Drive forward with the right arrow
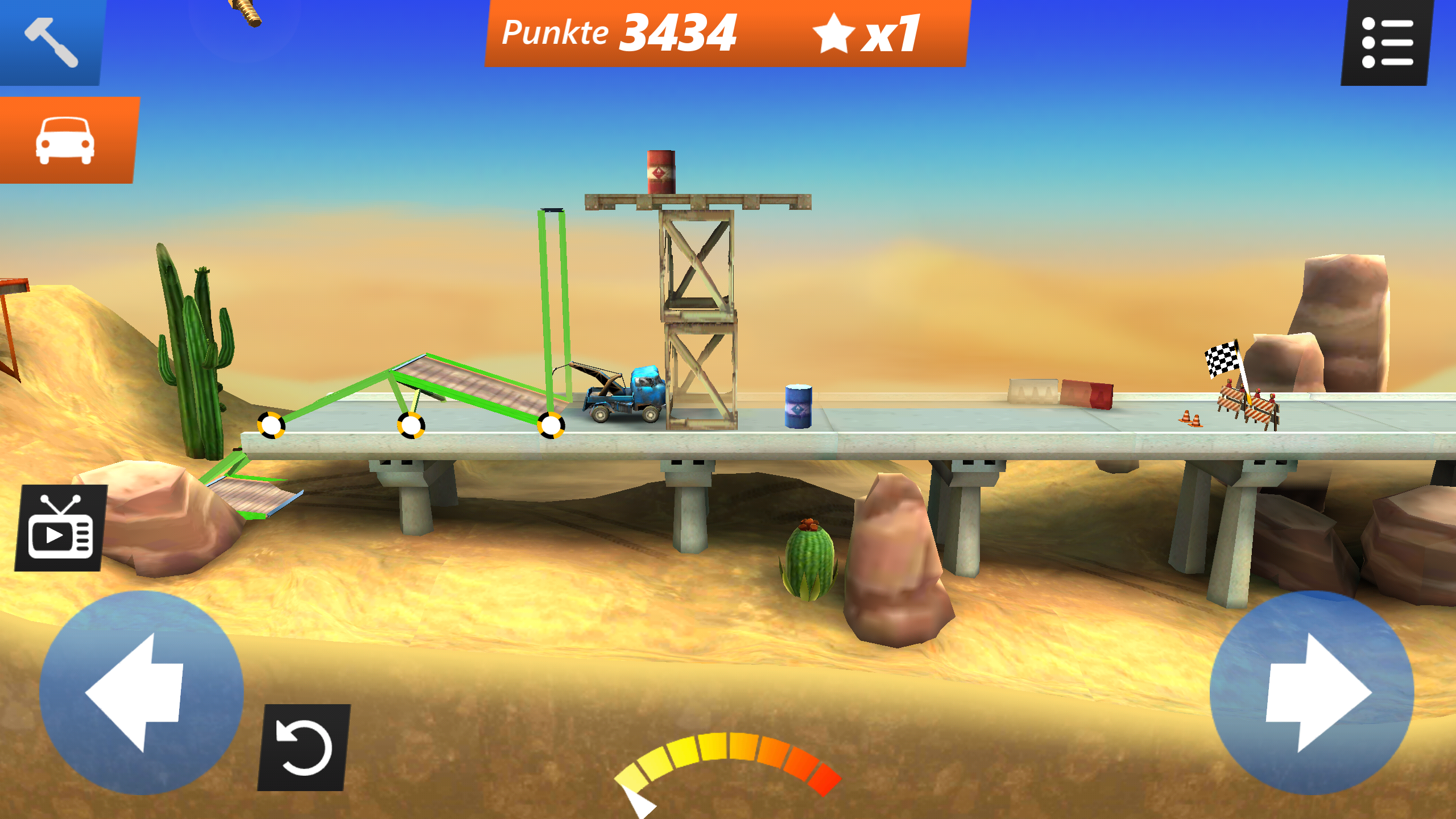The height and width of the screenshot is (819, 1456). (1312, 692)
